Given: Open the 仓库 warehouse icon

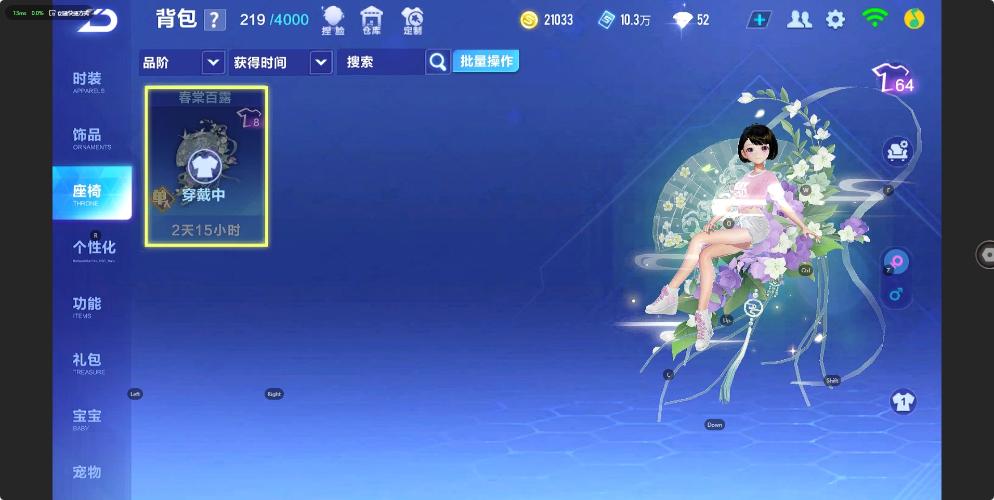Looking at the screenshot, I should click(x=371, y=19).
